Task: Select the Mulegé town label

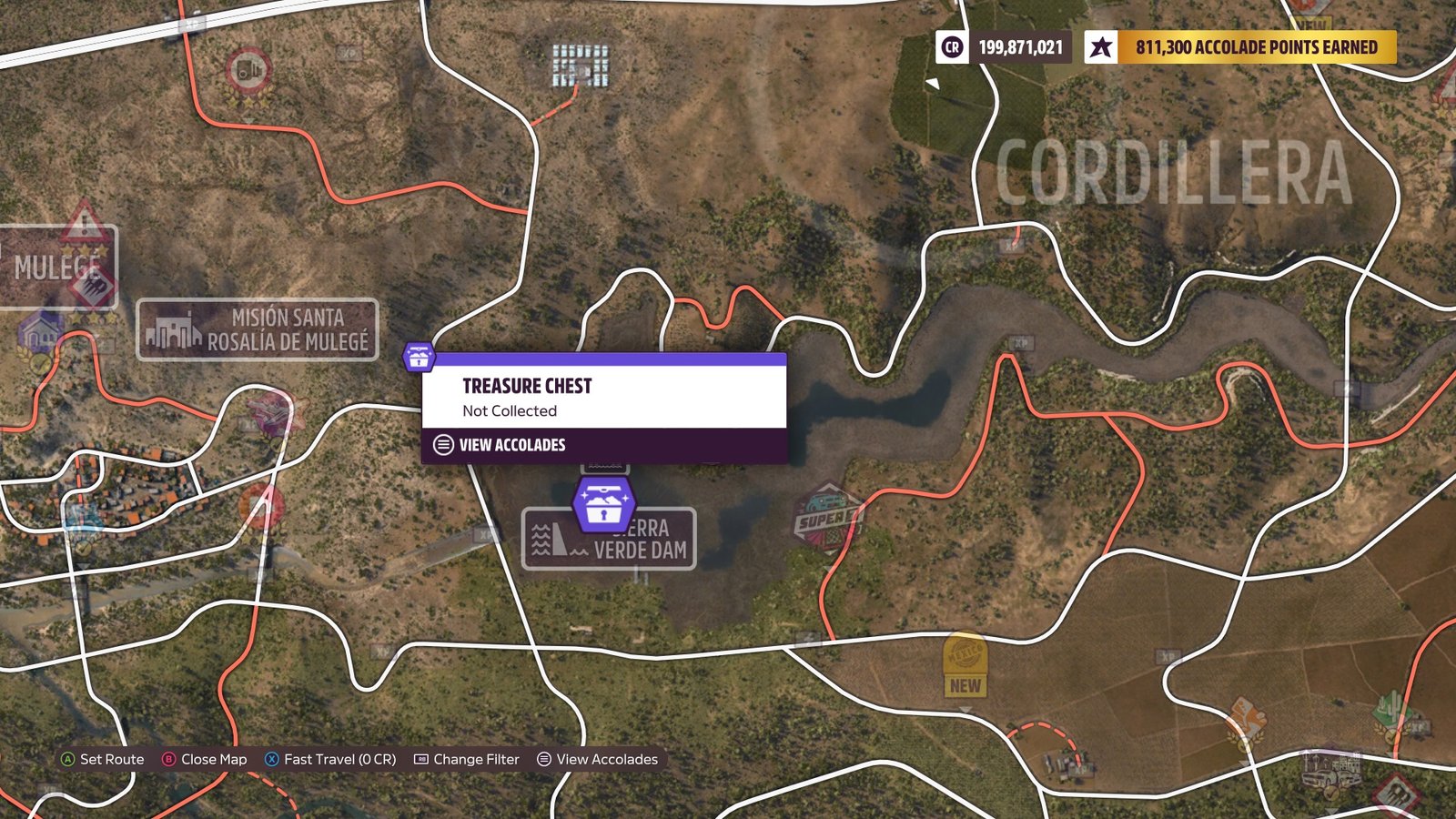Action: 57,267
